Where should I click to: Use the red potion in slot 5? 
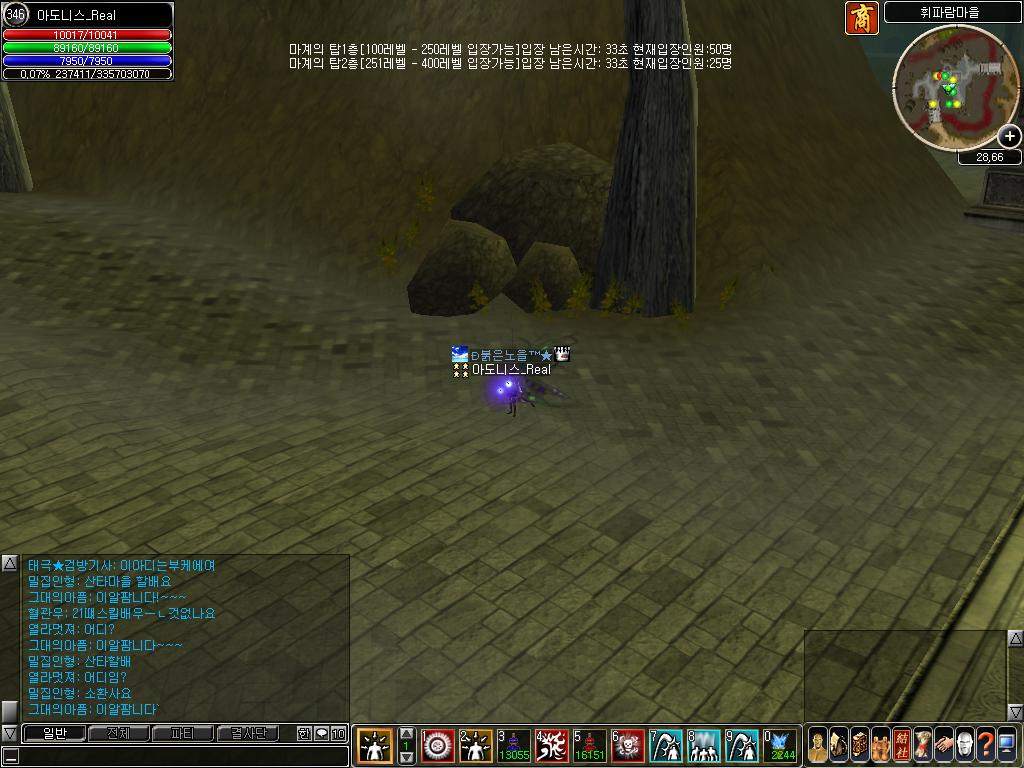589,745
